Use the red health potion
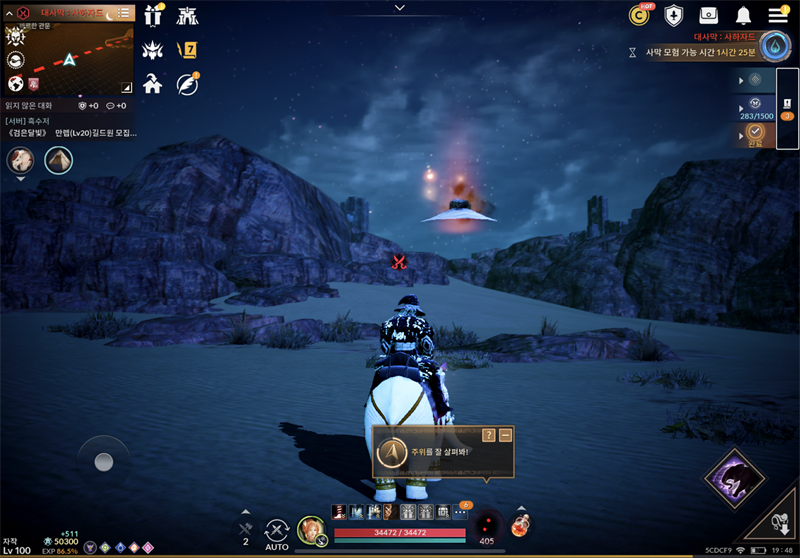The width and height of the screenshot is (800, 558). click(x=521, y=524)
